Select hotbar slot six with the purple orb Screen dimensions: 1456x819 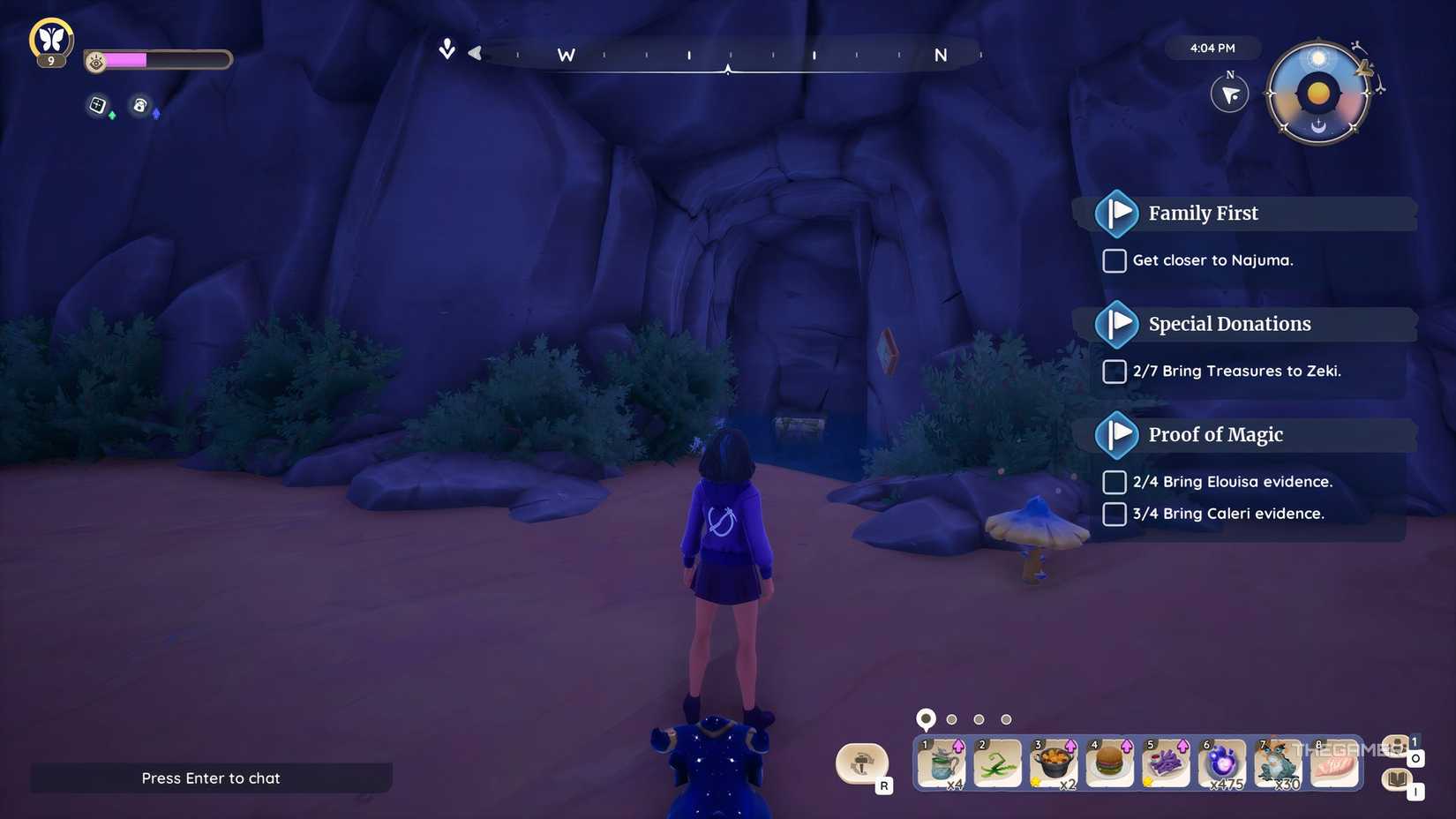1223,763
